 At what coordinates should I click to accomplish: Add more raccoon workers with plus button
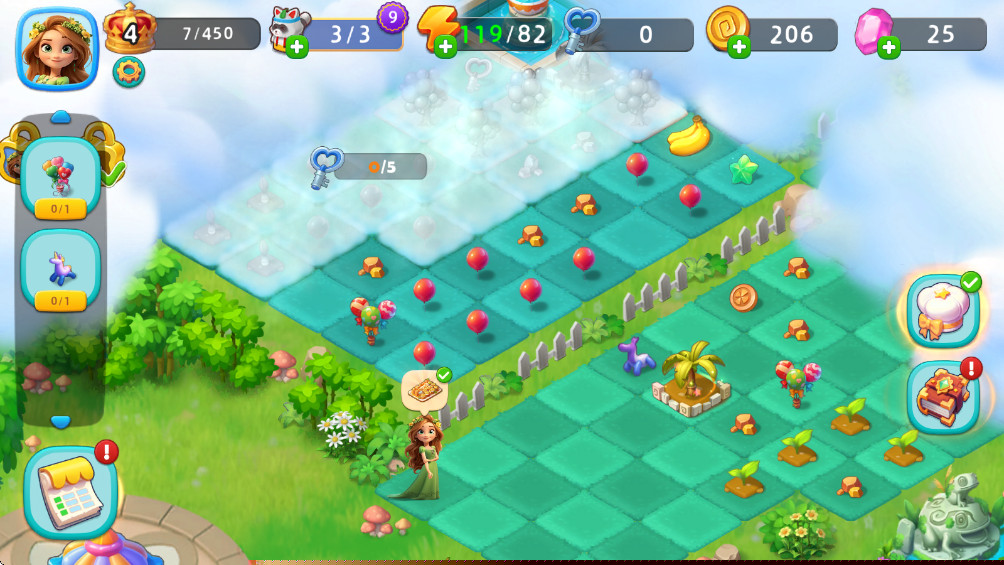point(297,47)
